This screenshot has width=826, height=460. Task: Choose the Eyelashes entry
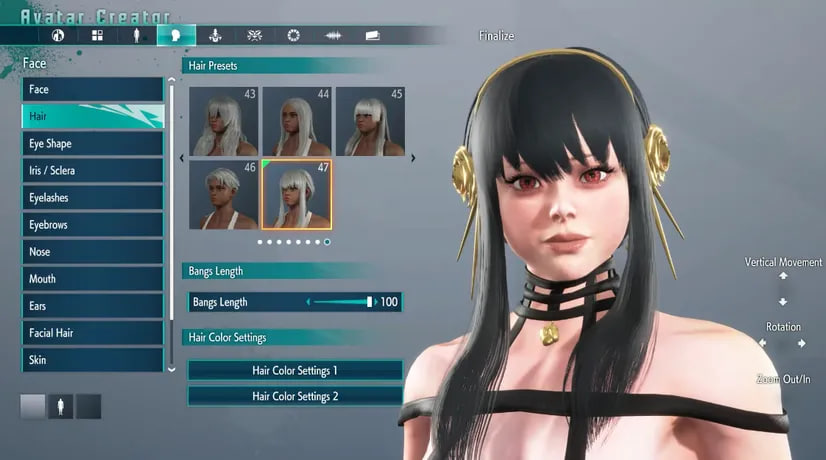point(92,197)
